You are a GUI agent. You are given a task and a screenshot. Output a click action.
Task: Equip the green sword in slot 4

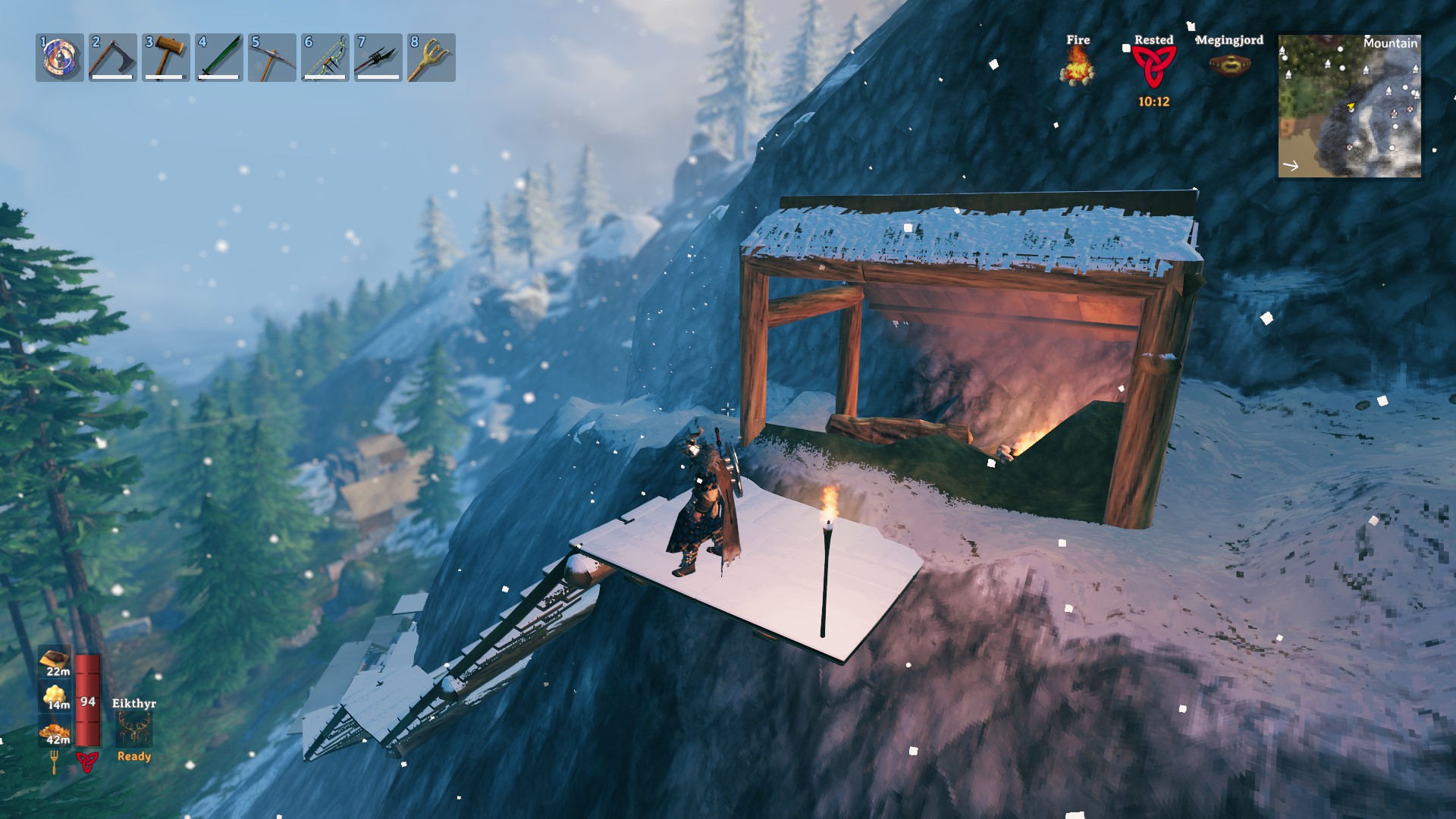(x=219, y=58)
